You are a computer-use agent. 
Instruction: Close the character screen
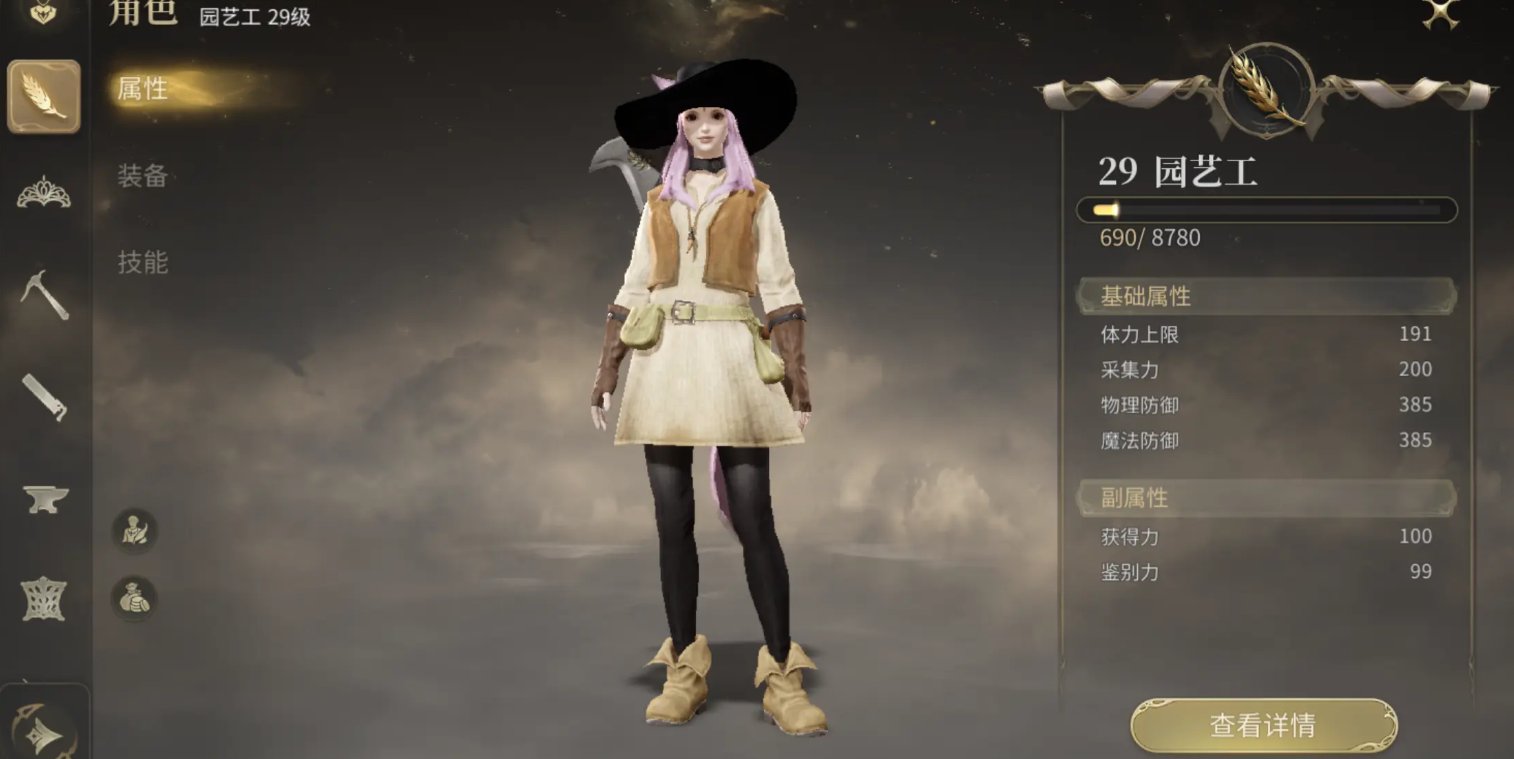[1441, 13]
